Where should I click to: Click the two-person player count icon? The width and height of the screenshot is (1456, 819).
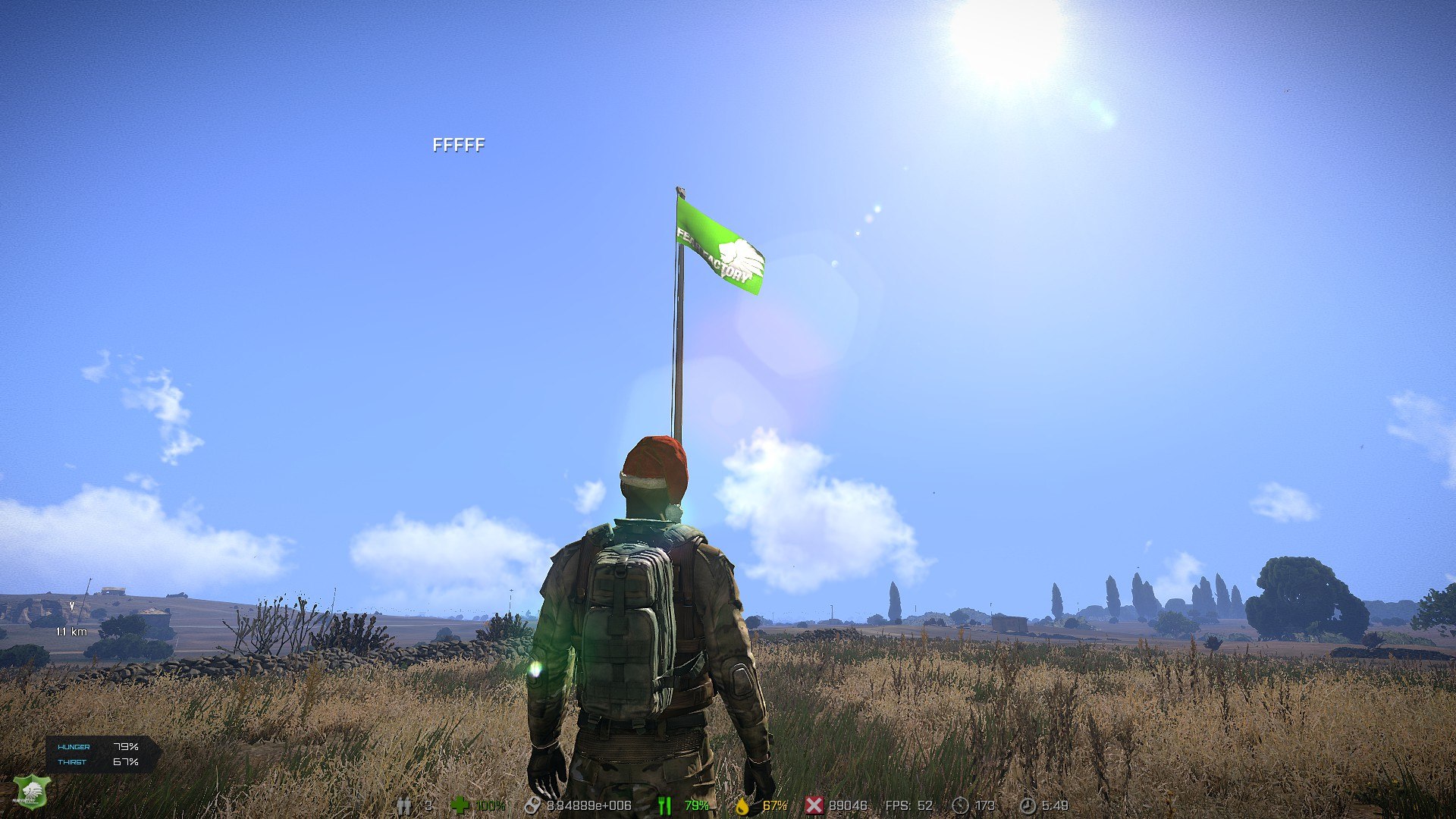pyautogui.click(x=404, y=805)
